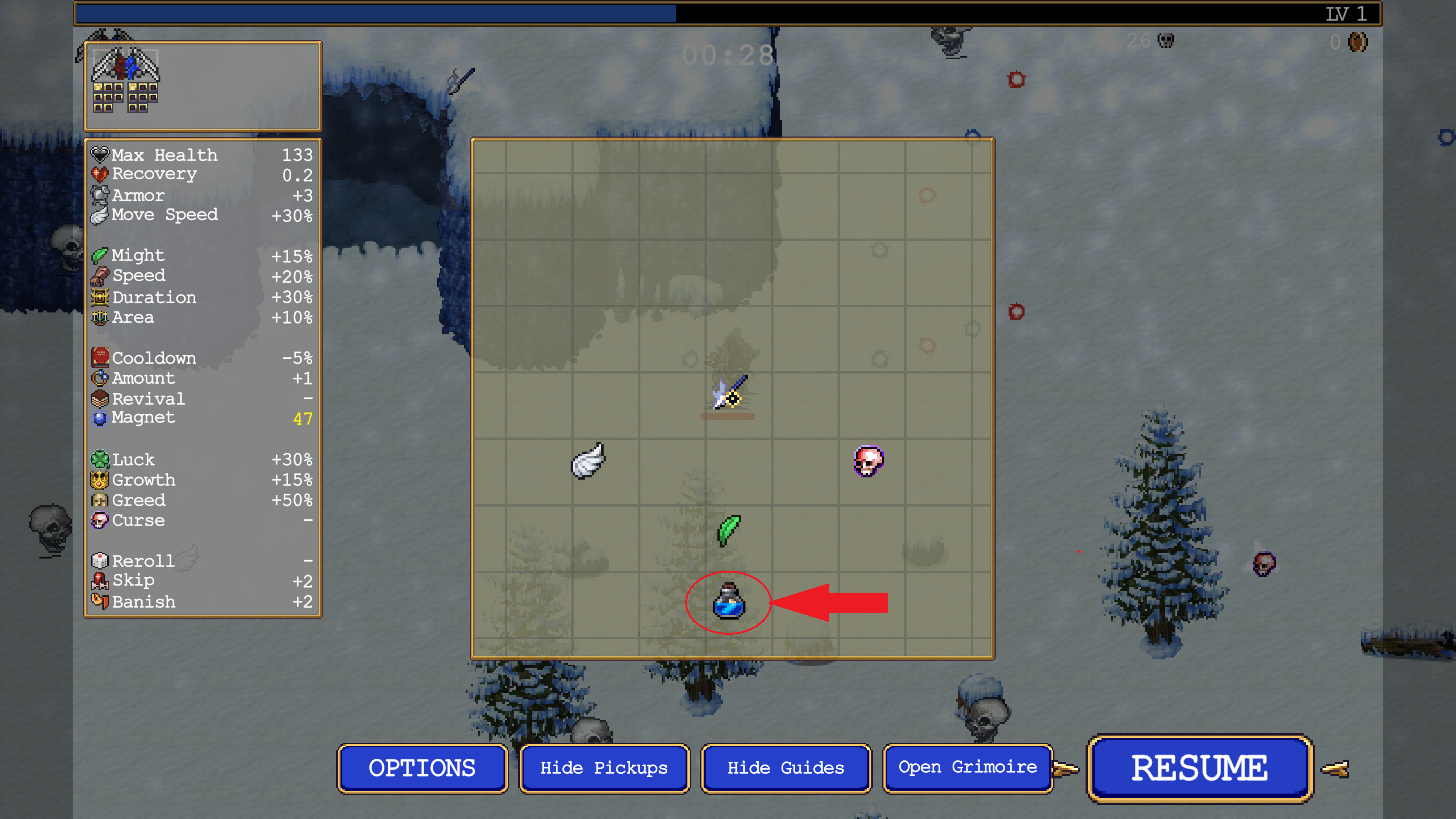Select the Armor stat icon

click(99, 195)
